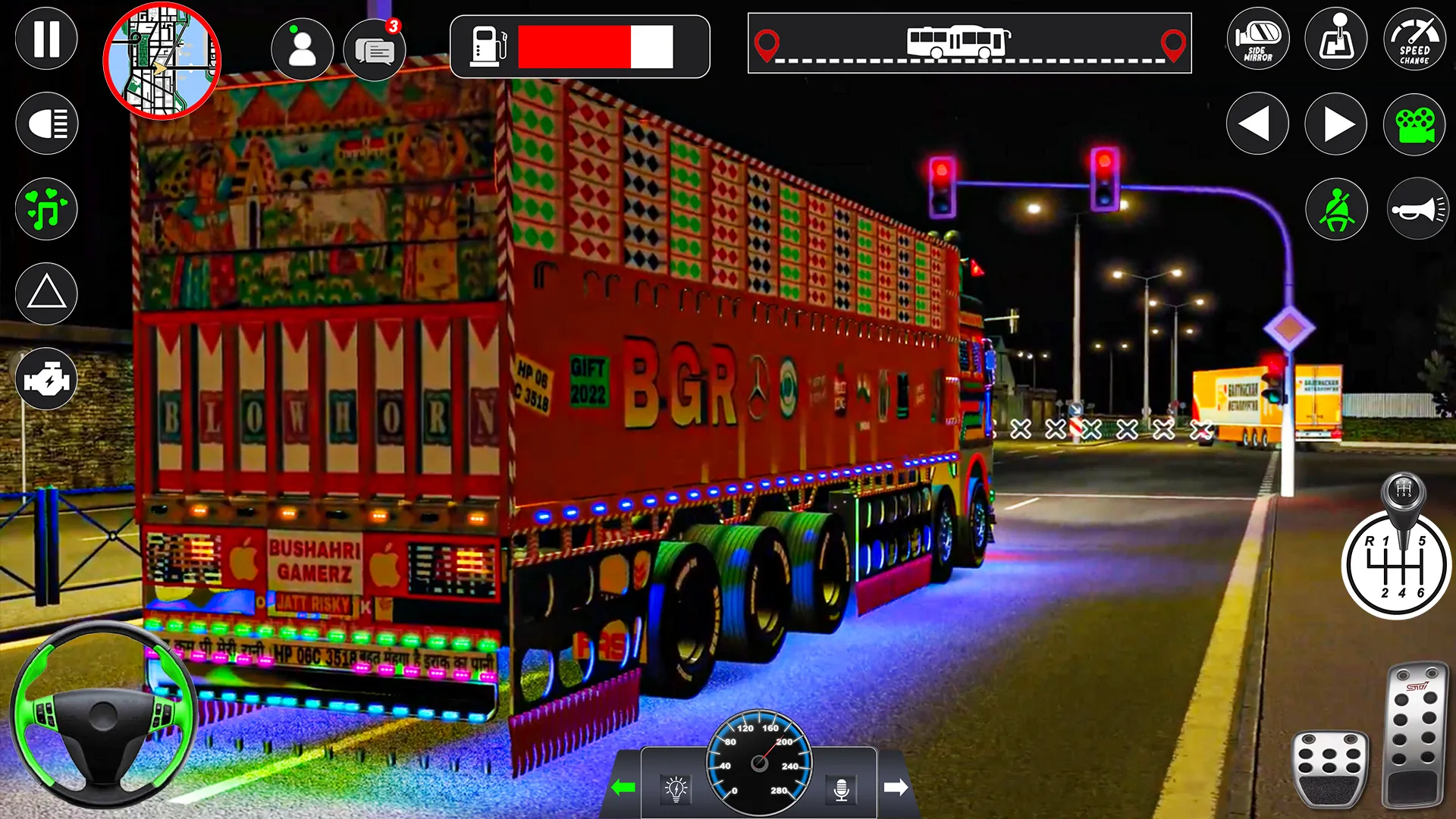Activate the camera recording mode
1456x819 pixels.
tap(1414, 123)
